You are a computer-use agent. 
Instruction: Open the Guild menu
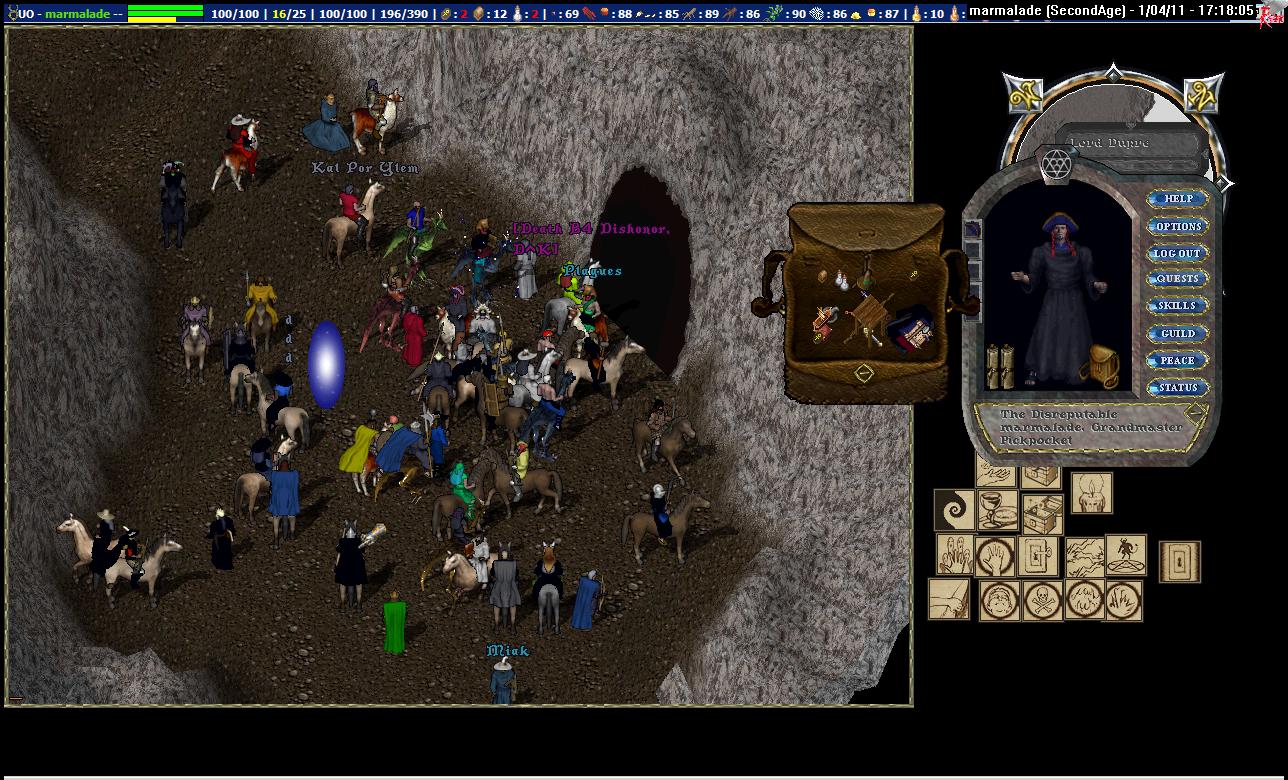tap(1177, 333)
